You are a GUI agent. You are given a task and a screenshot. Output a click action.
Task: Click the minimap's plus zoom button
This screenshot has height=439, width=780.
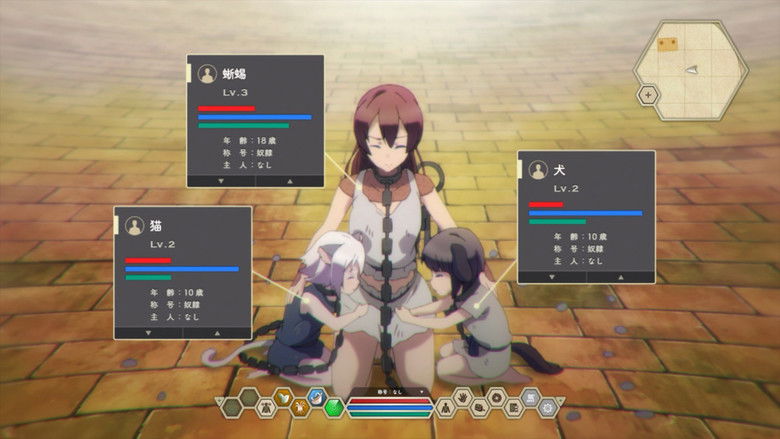tap(648, 96)
